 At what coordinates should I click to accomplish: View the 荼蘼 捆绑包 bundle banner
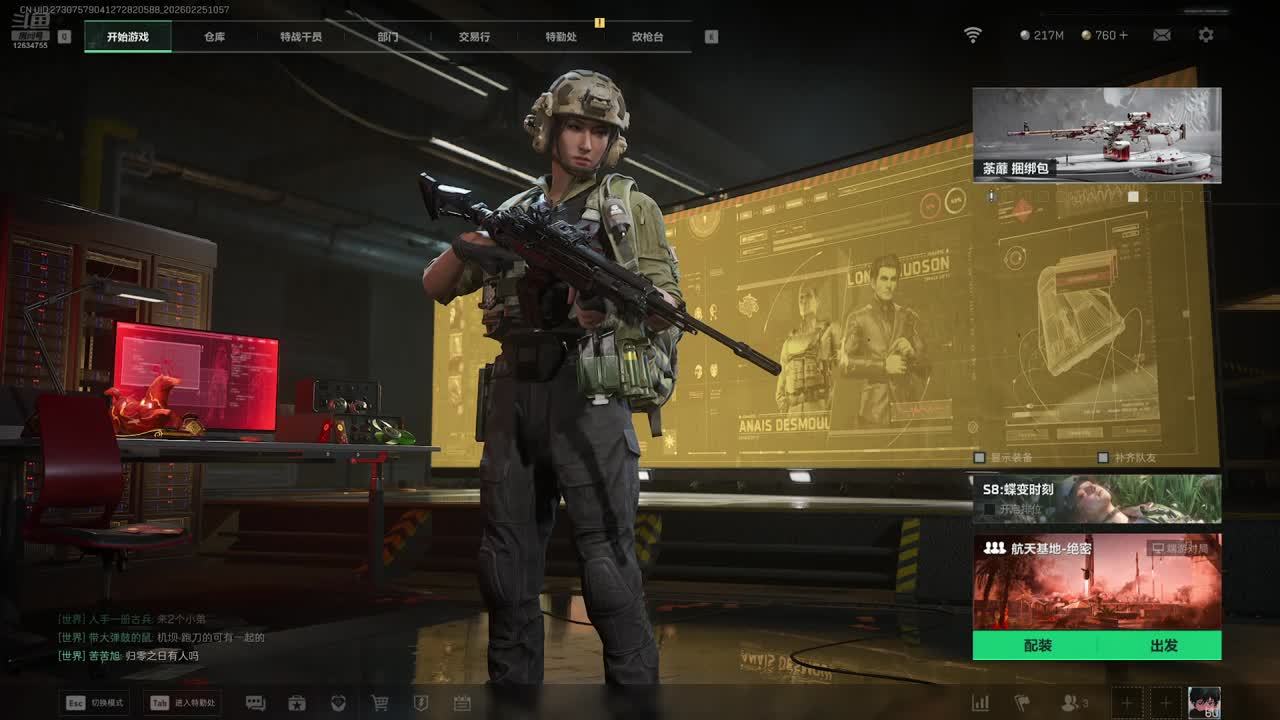(x=1096, y=135)
